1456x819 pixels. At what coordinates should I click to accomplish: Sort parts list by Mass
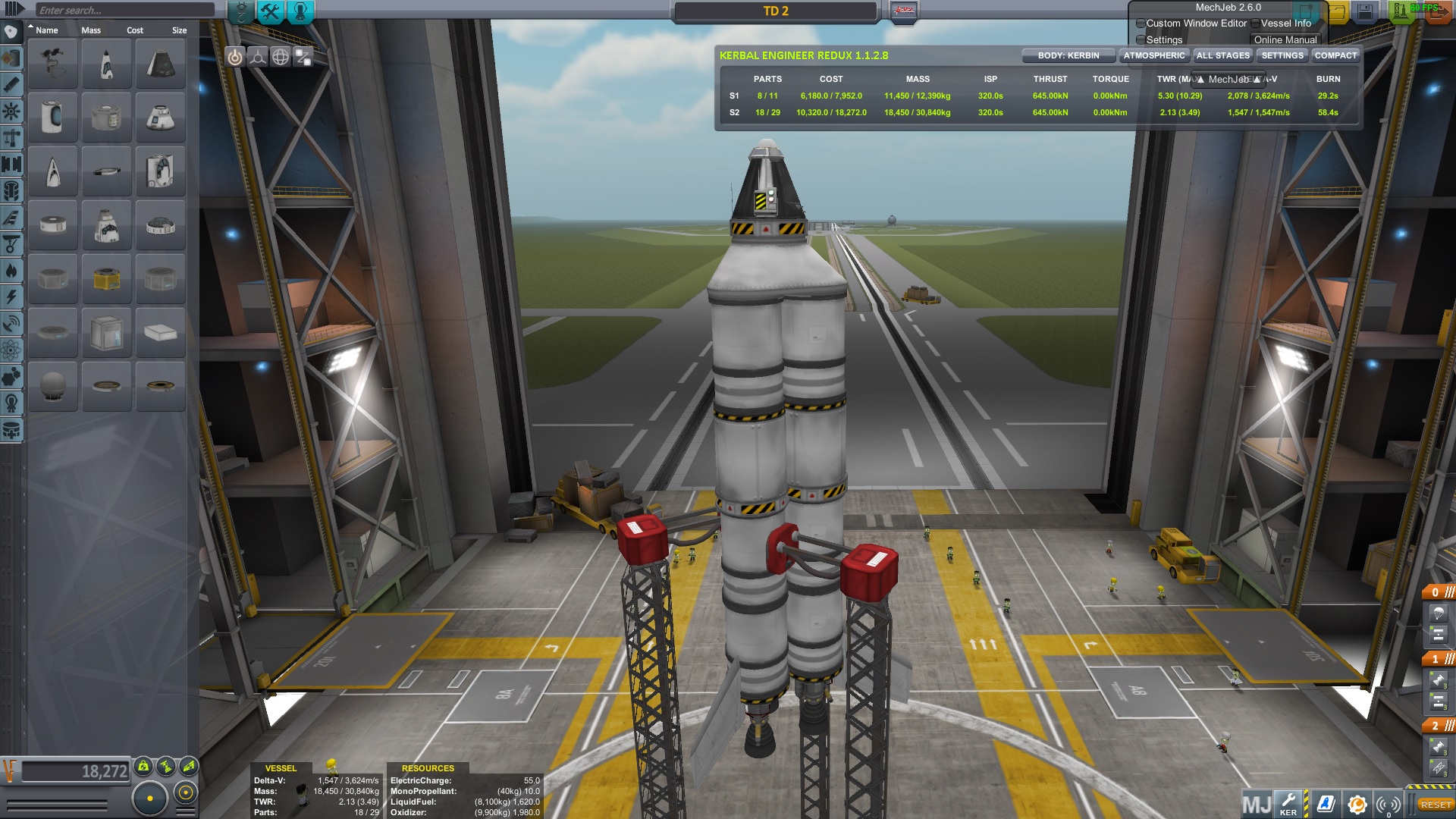[x=91, y=30]
